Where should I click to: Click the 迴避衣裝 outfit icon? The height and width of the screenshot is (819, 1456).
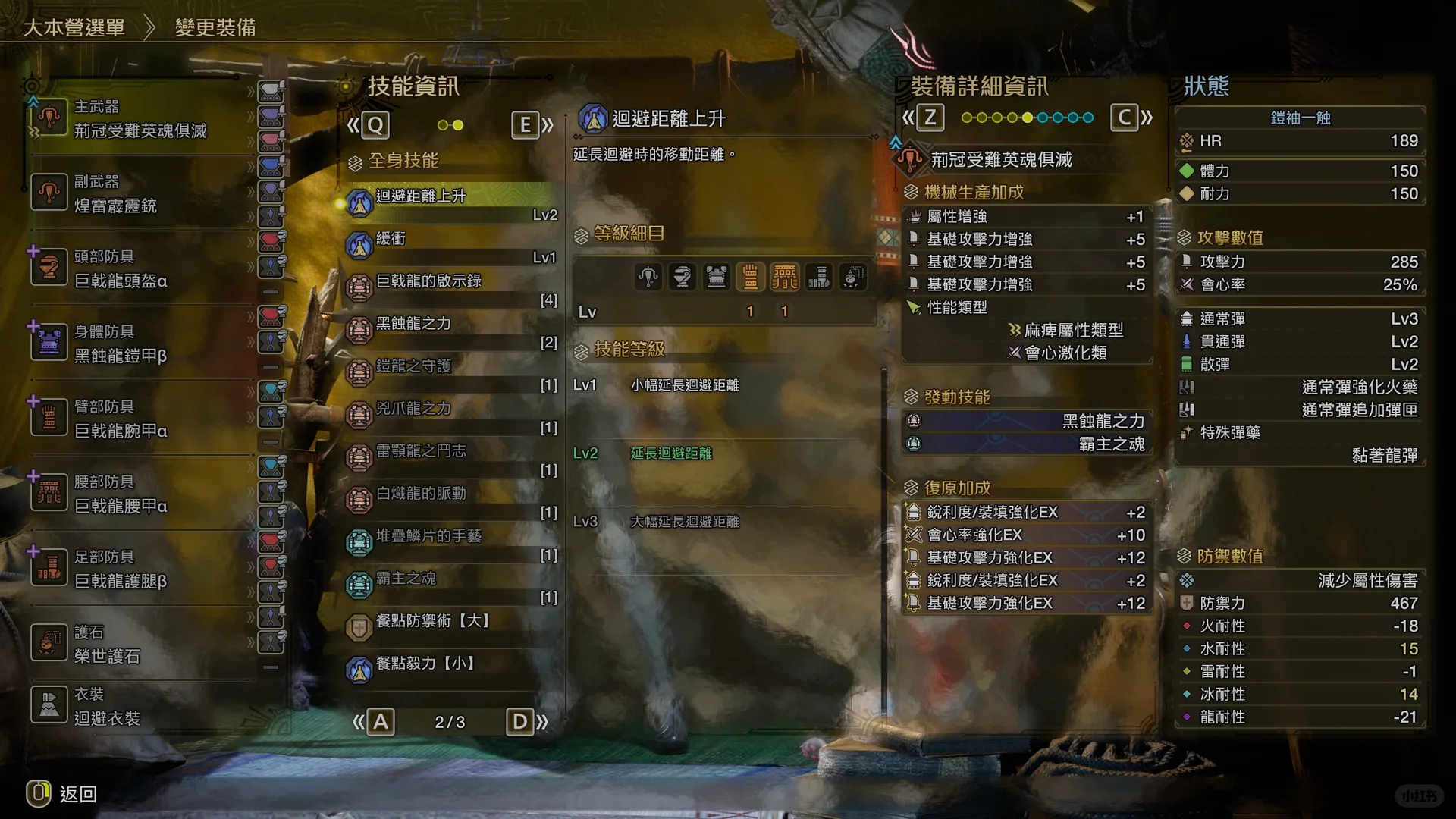(49, 705)
